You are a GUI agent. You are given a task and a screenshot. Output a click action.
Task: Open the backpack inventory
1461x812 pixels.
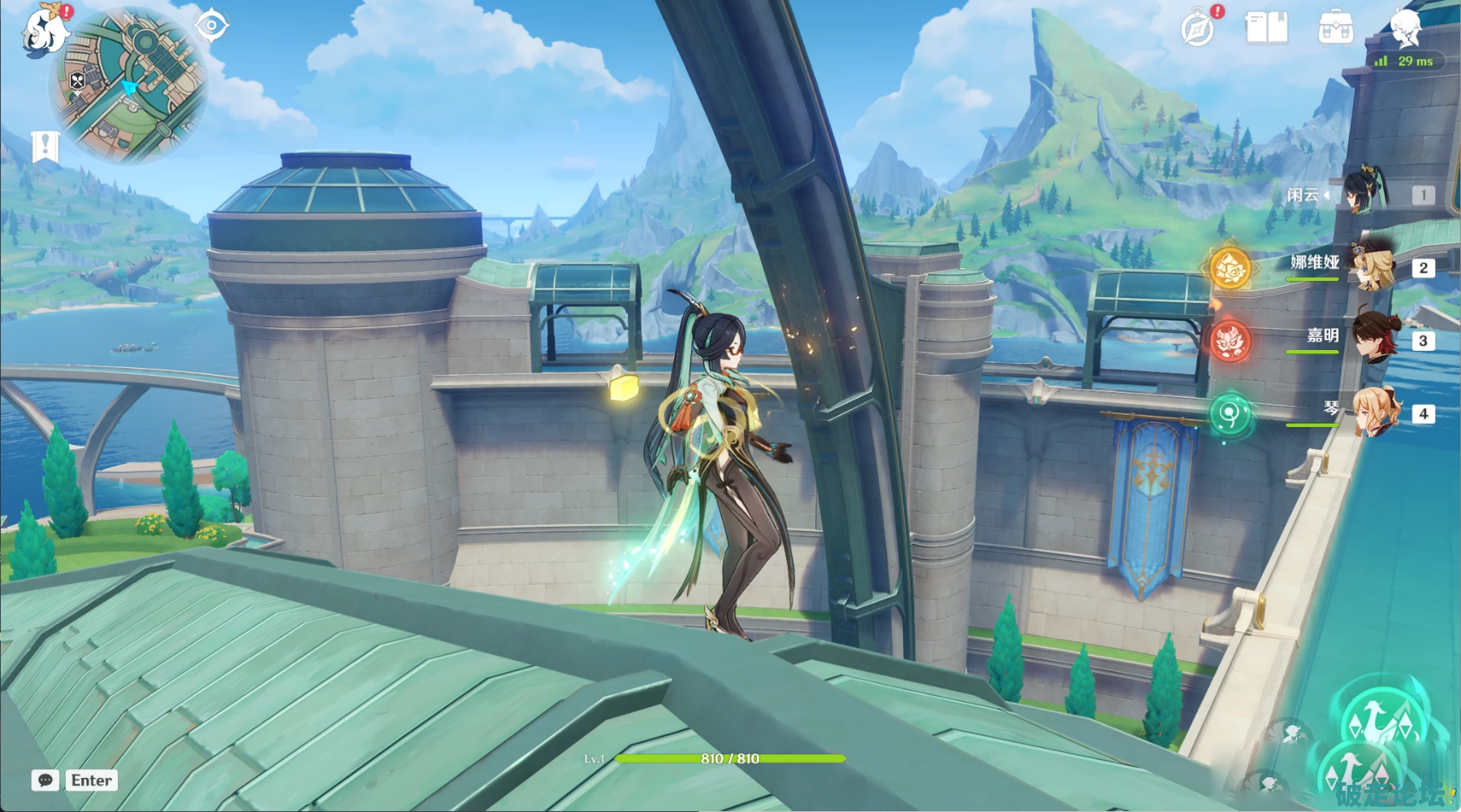[1335, 28]
